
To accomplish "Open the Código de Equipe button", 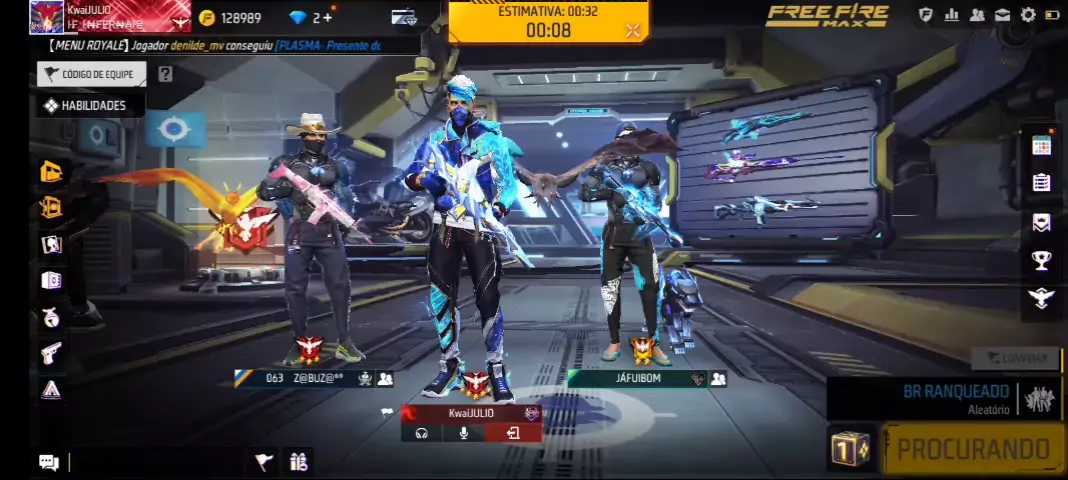I will coord(92,74).
